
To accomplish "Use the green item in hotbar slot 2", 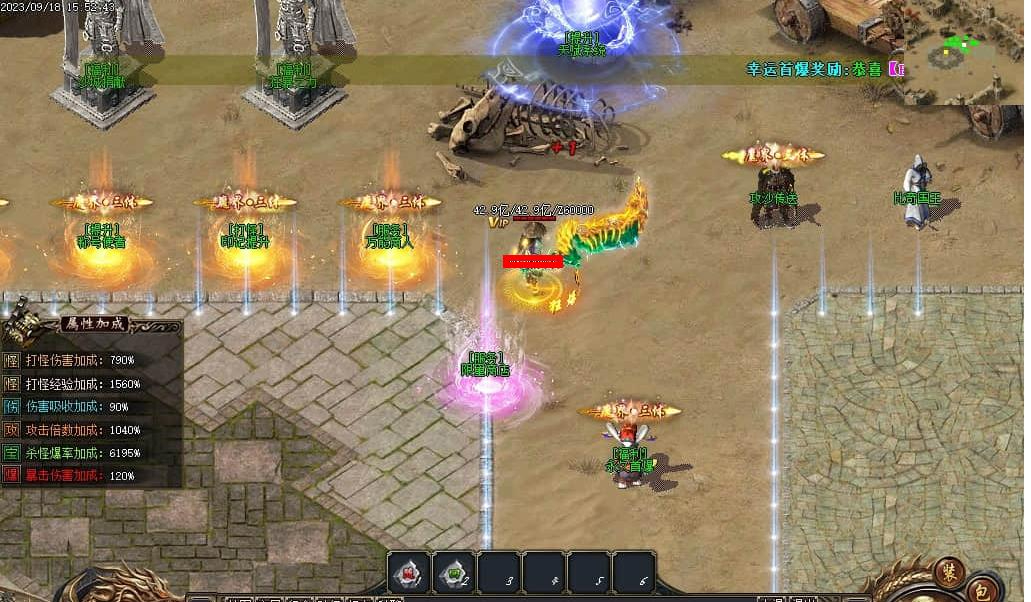I will pos(455,573).
